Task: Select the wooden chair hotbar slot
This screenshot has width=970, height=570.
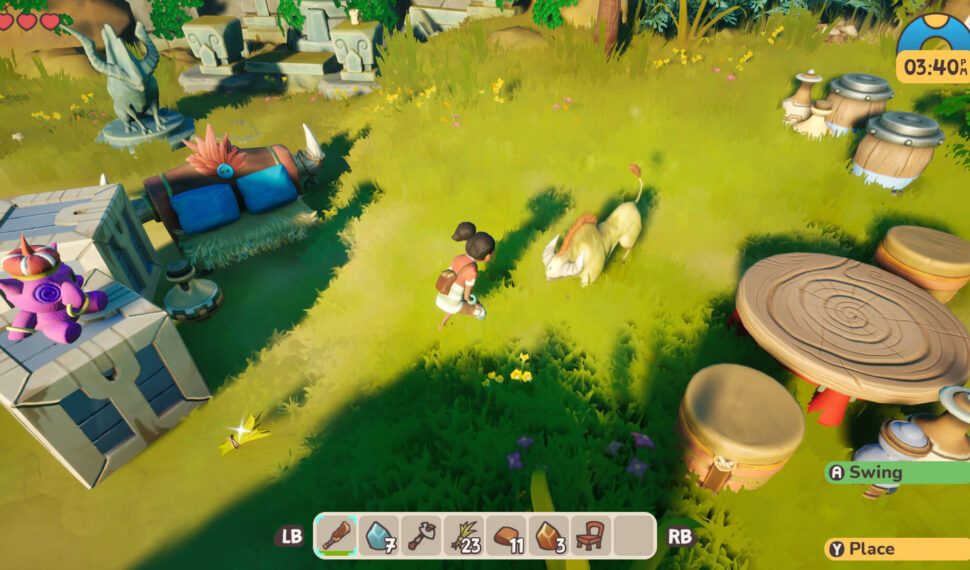Action: pyautogui.click(x=591, y=535)
